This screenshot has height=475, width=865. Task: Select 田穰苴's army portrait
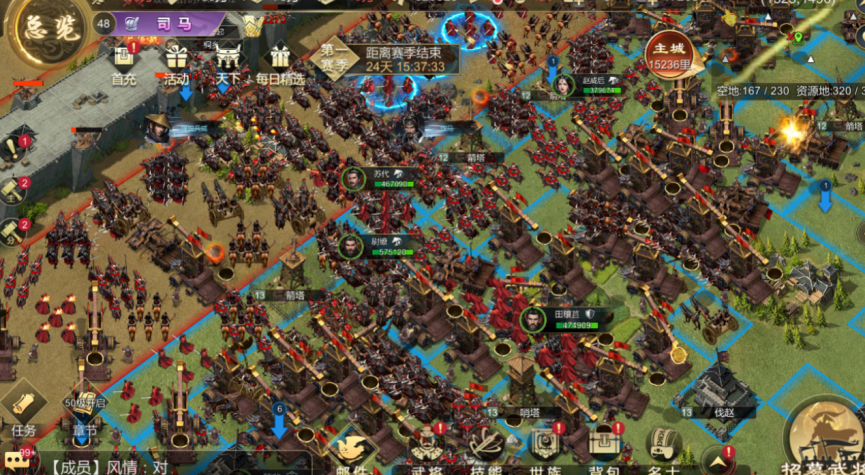coord(532,320)
